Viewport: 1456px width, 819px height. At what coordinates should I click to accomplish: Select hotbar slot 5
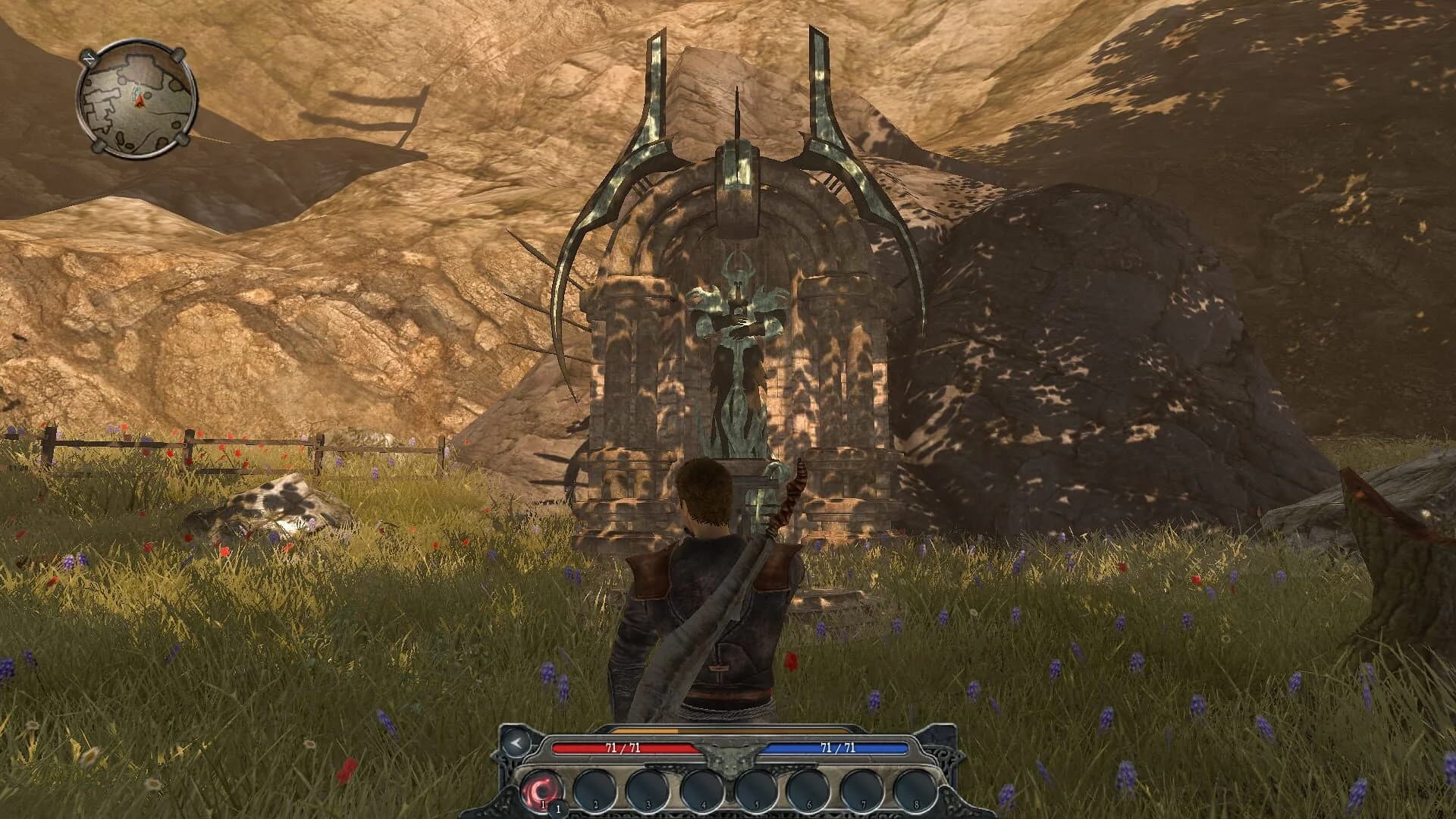click(x=755, y=789)
